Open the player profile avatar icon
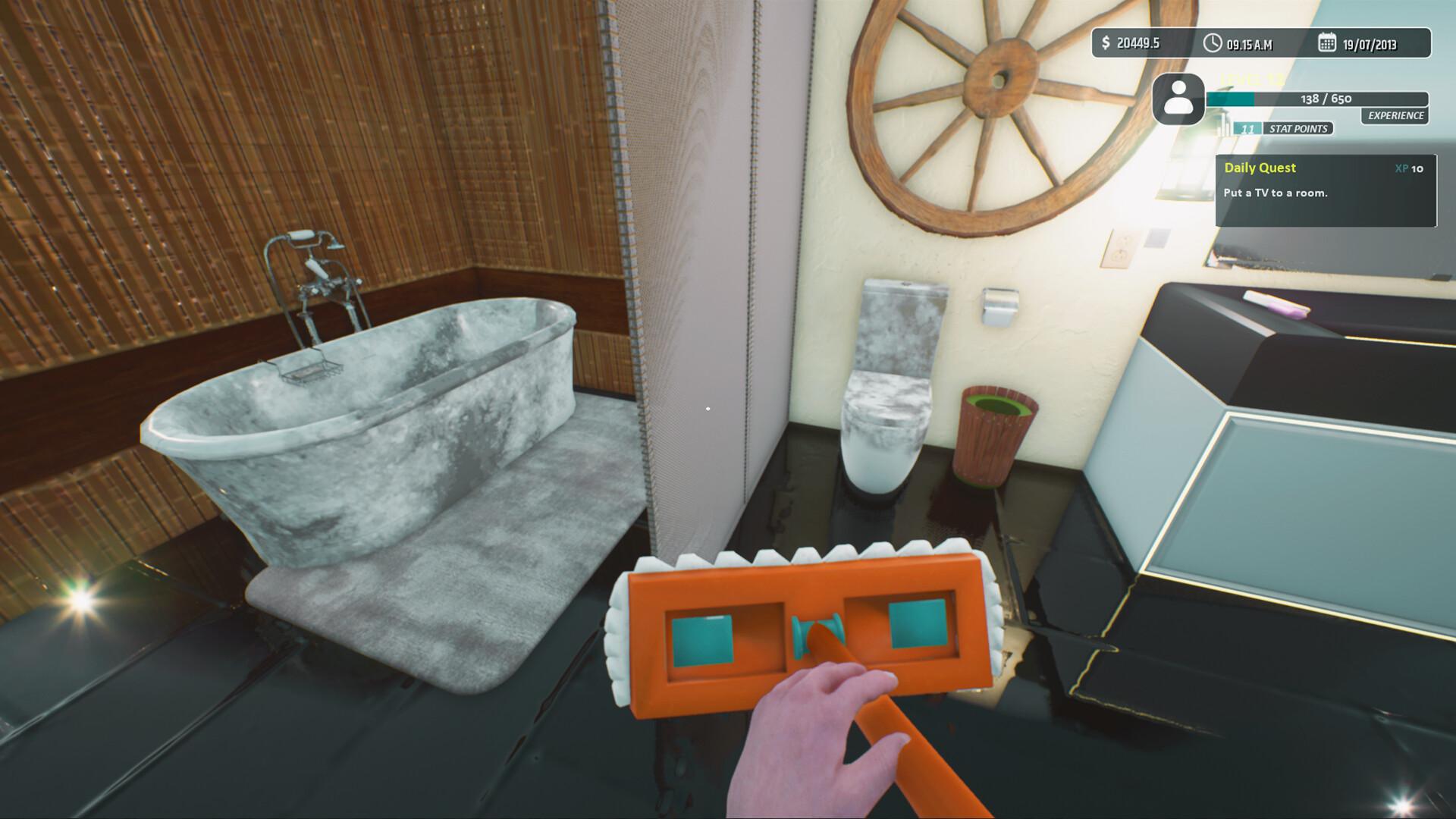 click(x=1178, y=101)
